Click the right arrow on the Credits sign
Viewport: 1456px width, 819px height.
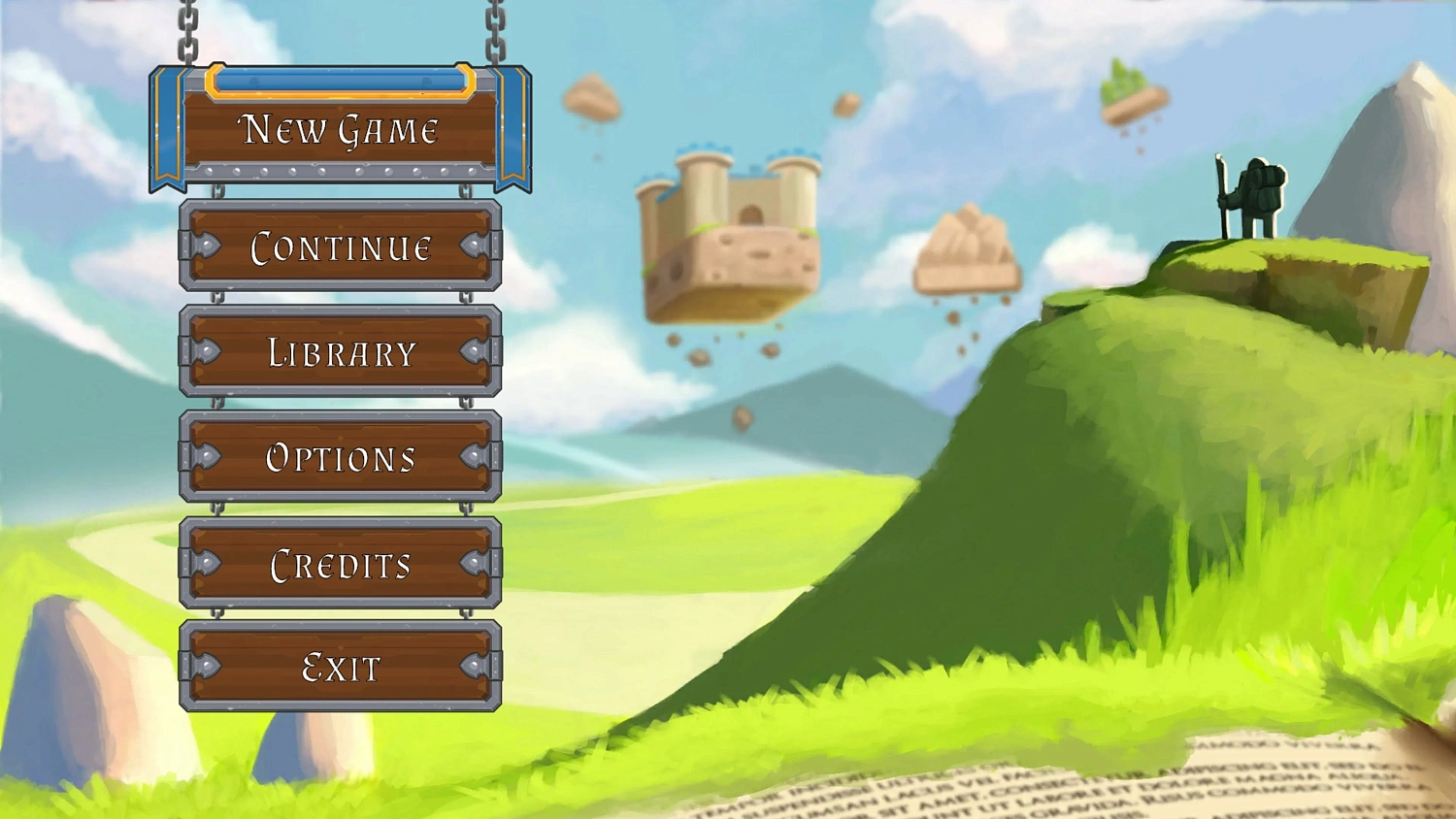474,564
